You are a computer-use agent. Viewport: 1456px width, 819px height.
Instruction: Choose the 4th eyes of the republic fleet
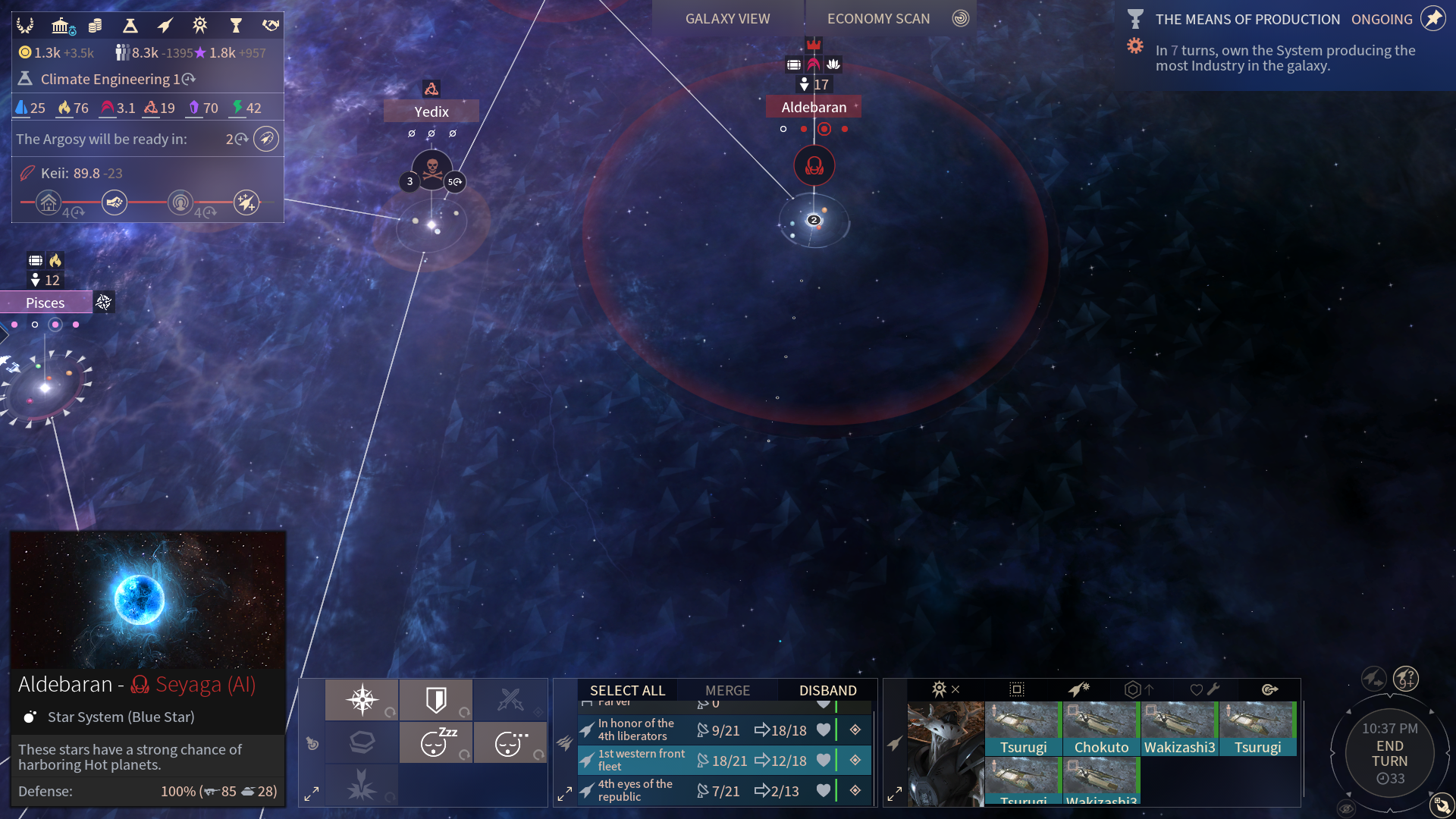pyautogui.click(x=635, y=790)
